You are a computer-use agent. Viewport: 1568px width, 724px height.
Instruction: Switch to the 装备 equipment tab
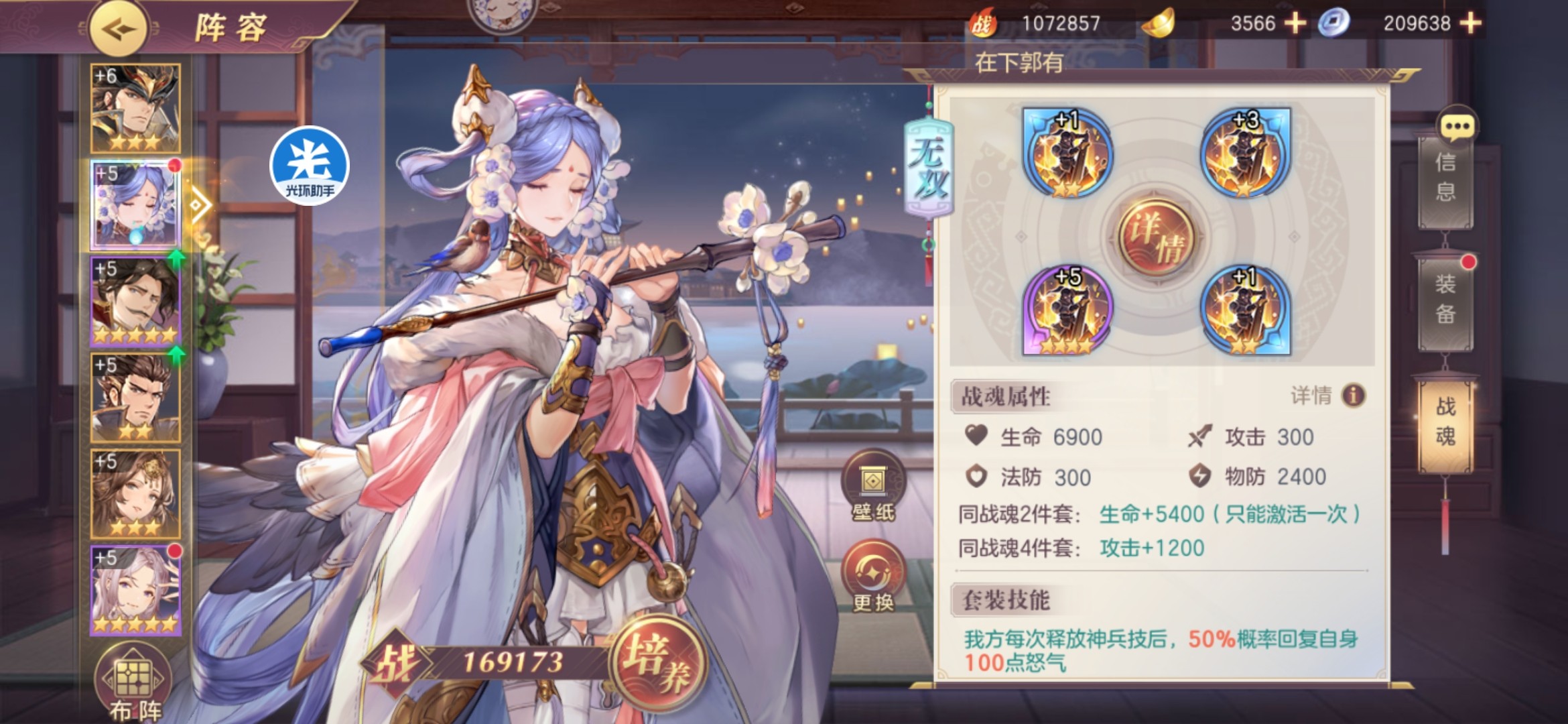tap(1445, 300)
